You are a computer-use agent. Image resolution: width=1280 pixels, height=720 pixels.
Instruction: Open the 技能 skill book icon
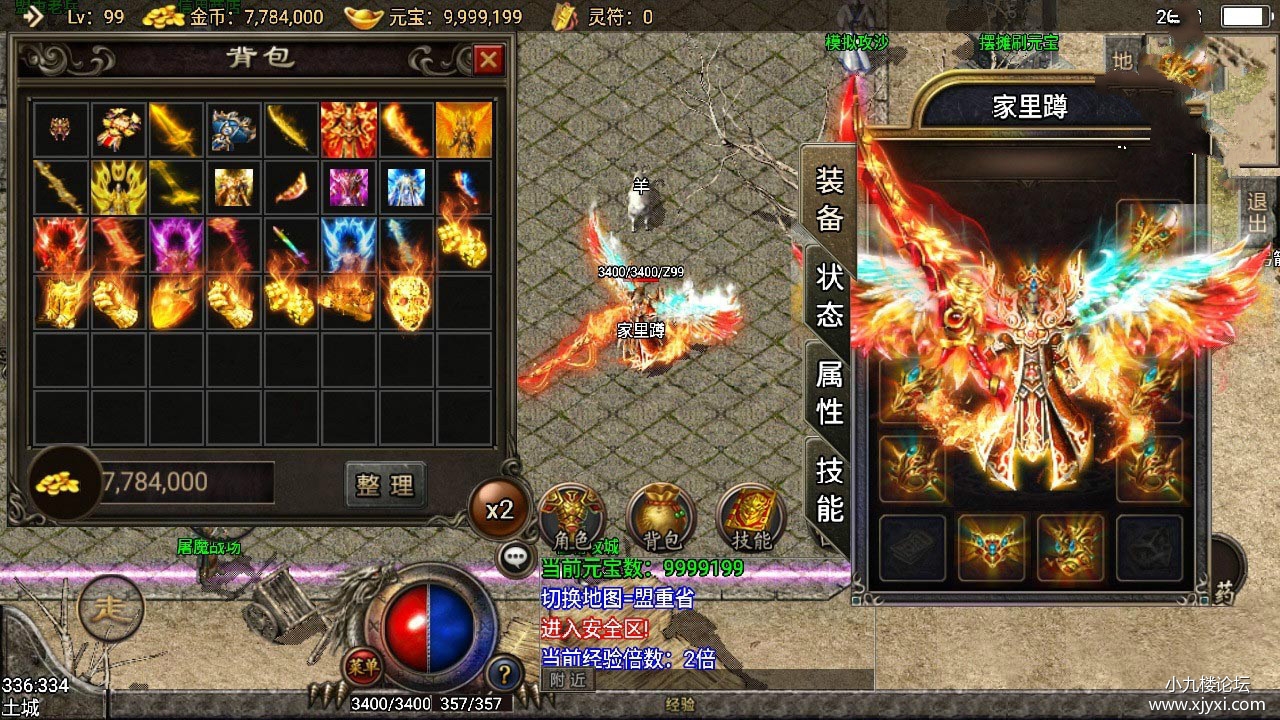click(x=748, y=513)
